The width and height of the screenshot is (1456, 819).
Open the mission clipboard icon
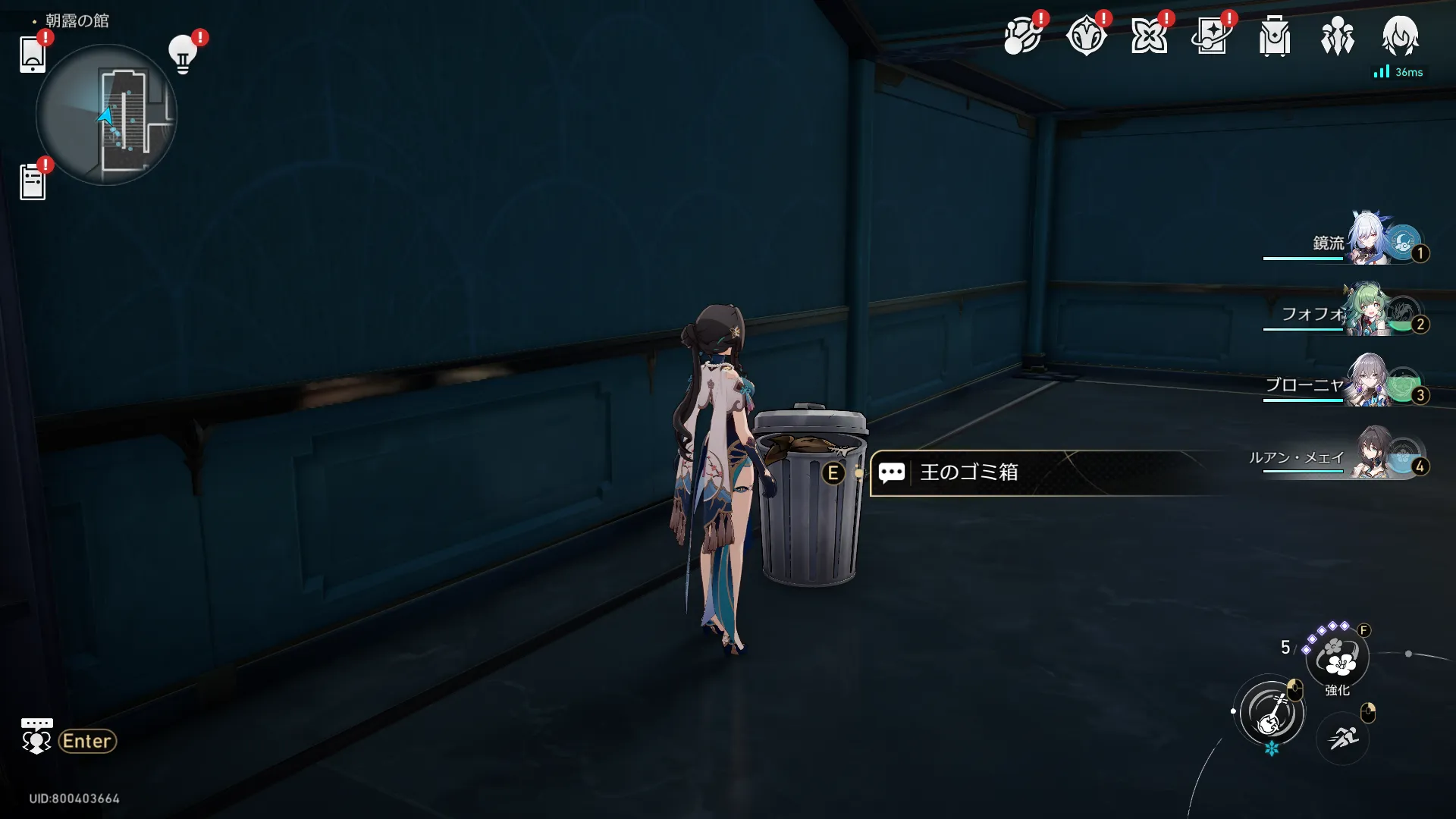(33, 183)
